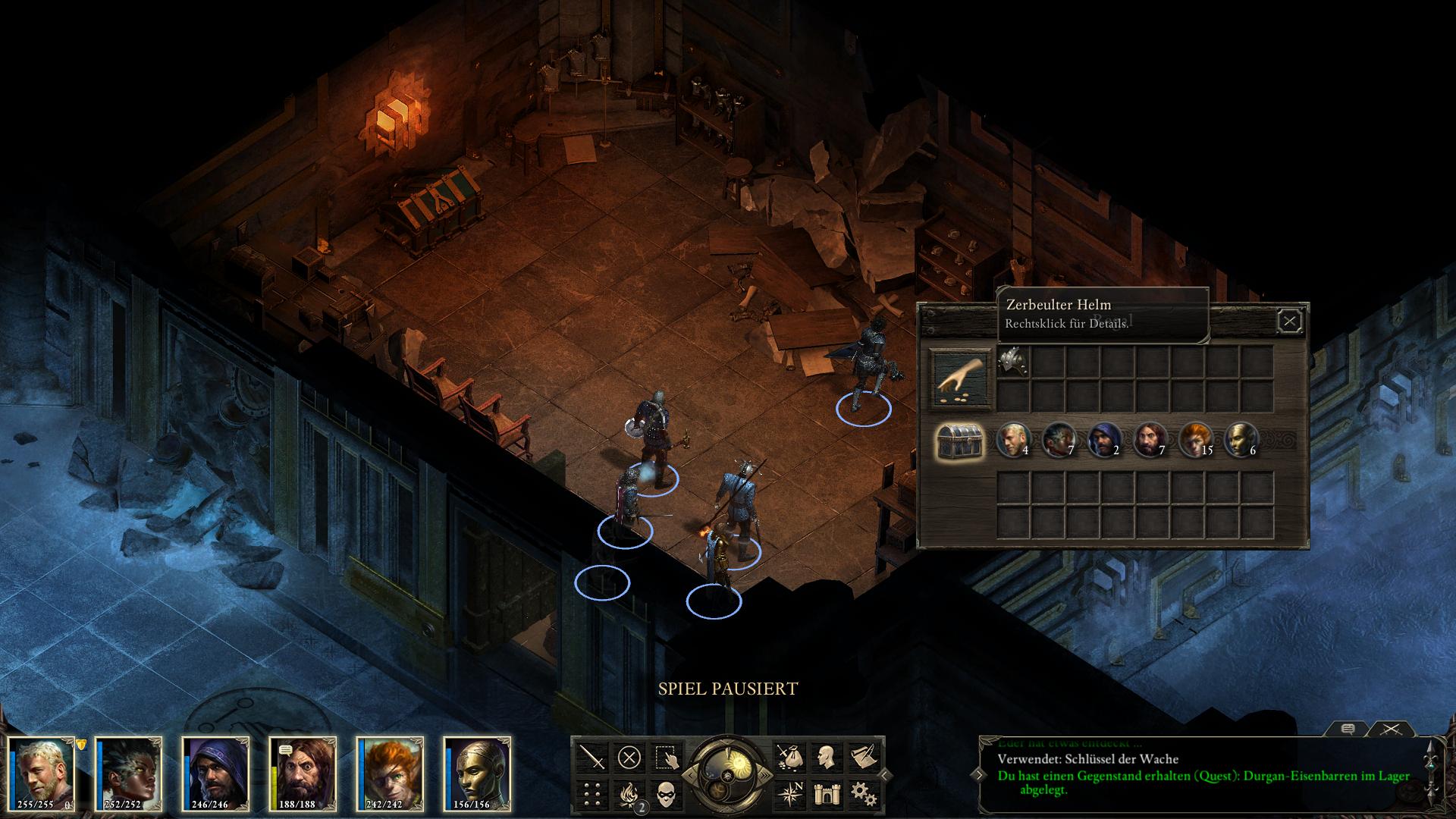The width and height of the screenshot is (1456, 819).
Task: Activate the sword attack command
Action: click(591, 757)
